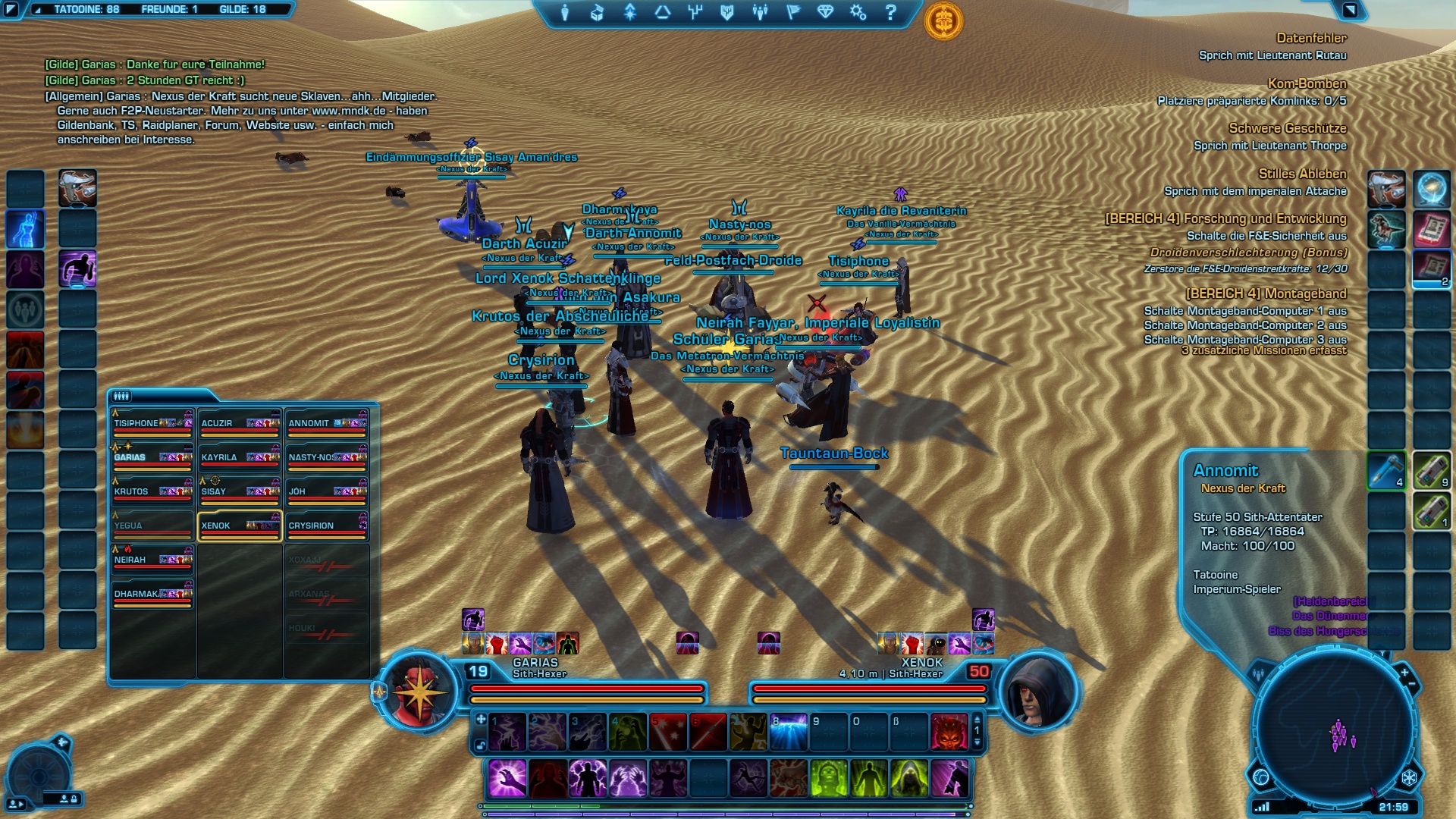Image resolution: width=1456 pixels, height=819 pixels.
Task: Click the quest tracker entry Kom-Bomben
Action: [1307, 83]
